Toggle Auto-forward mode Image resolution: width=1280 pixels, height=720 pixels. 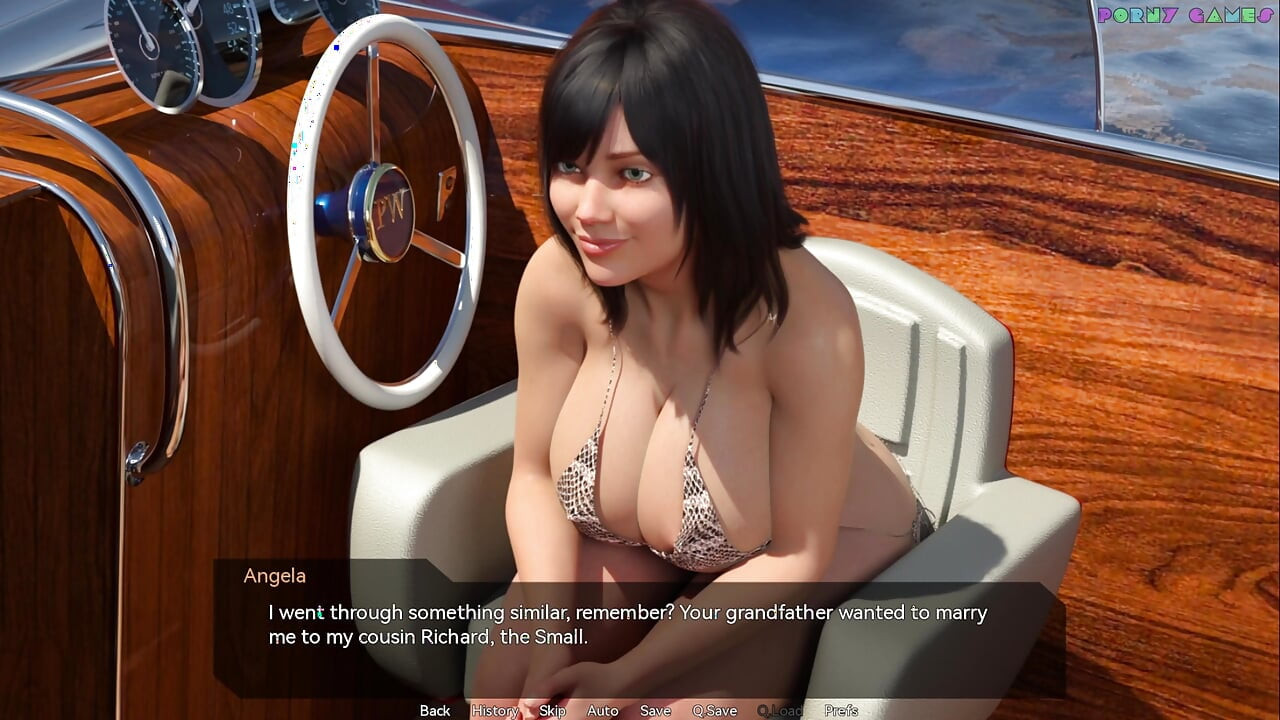click(602, 710)
